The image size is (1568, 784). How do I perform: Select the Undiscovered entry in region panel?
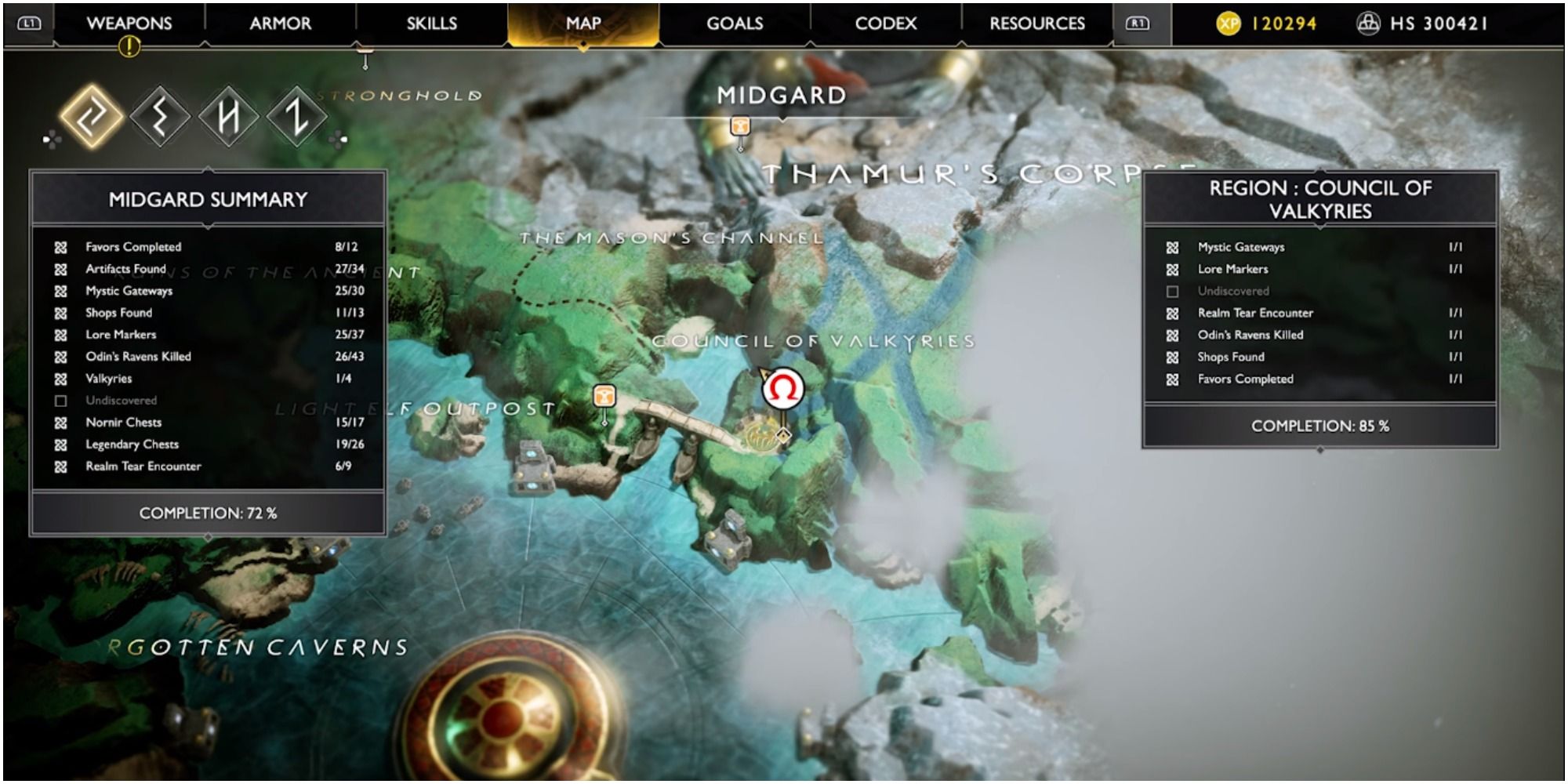pyautogui.click(x=1233, y=291)
